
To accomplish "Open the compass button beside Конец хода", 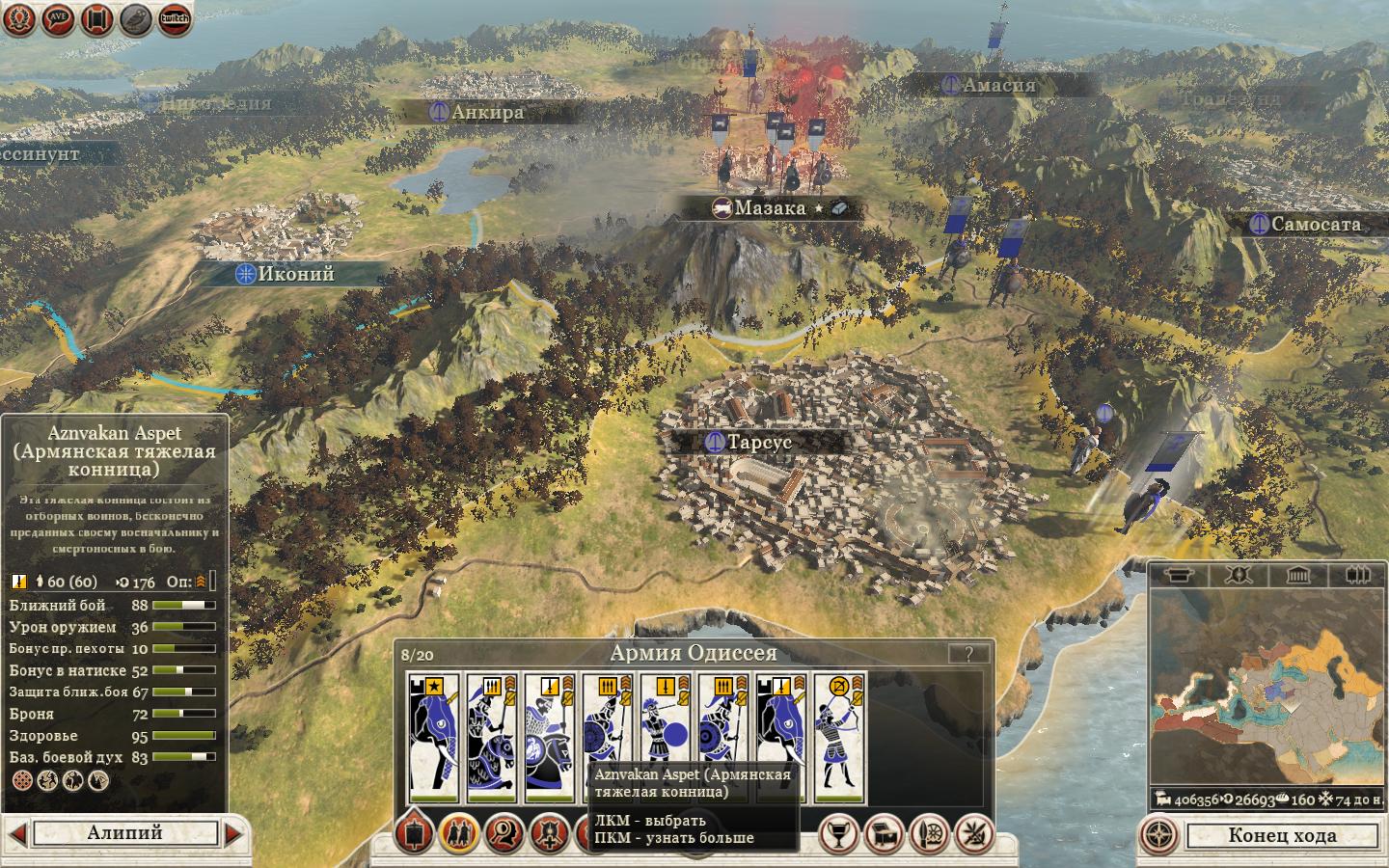I will (1161, 835).
